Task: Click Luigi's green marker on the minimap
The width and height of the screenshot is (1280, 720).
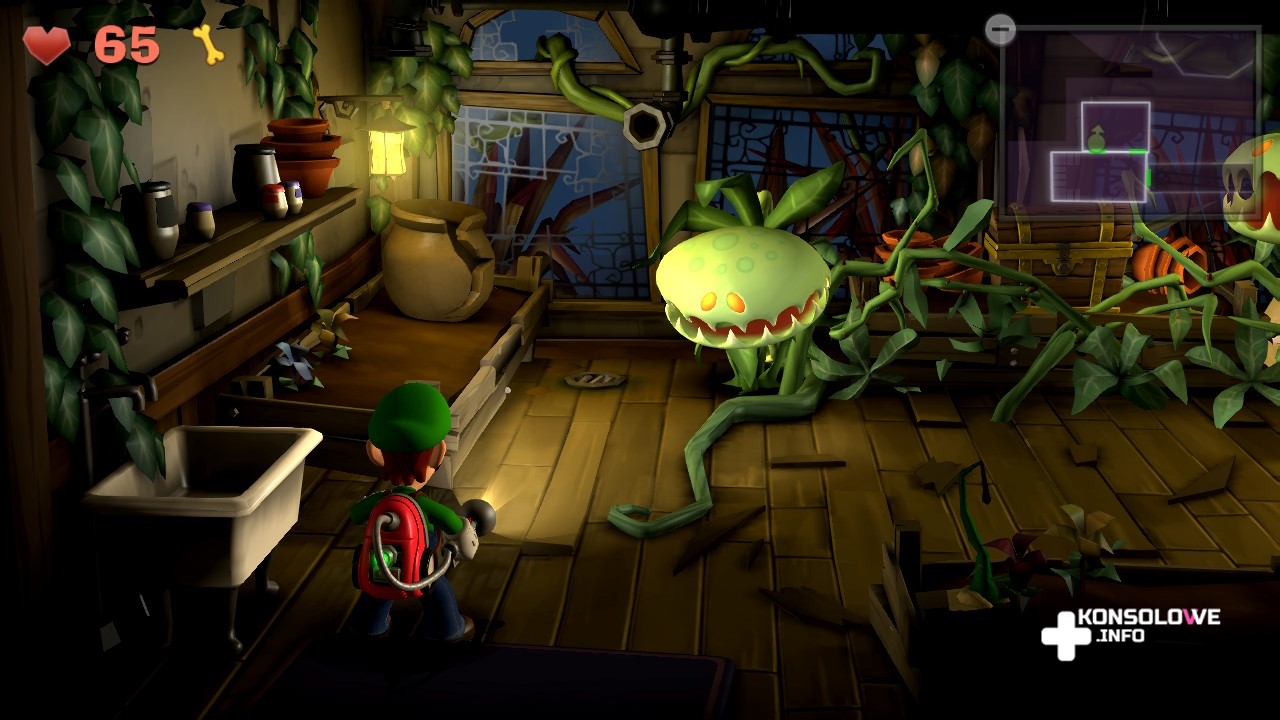Action: (1097, 140)
